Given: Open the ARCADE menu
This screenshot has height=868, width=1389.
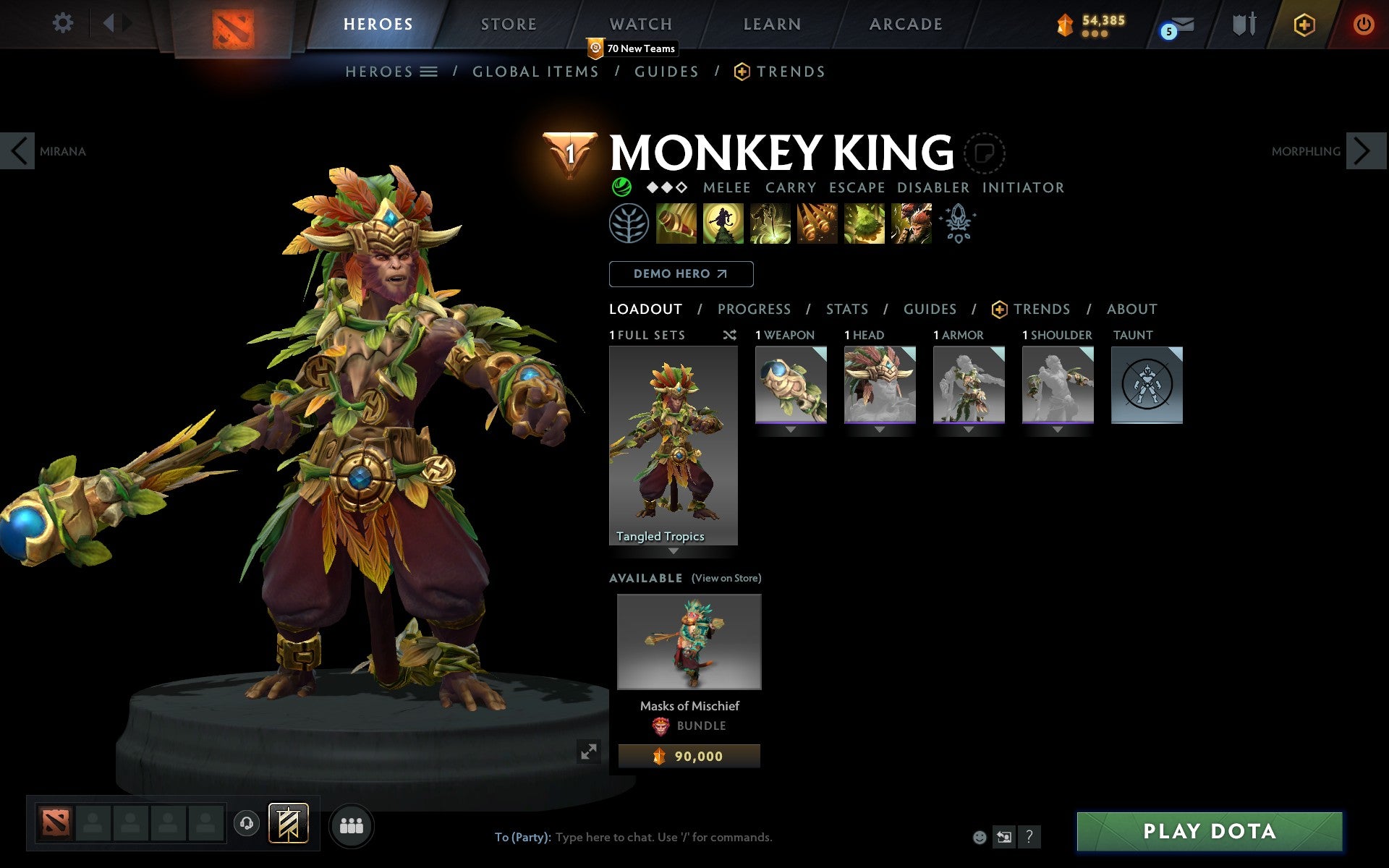Looking at the screenshot, I should coord(905,24).
